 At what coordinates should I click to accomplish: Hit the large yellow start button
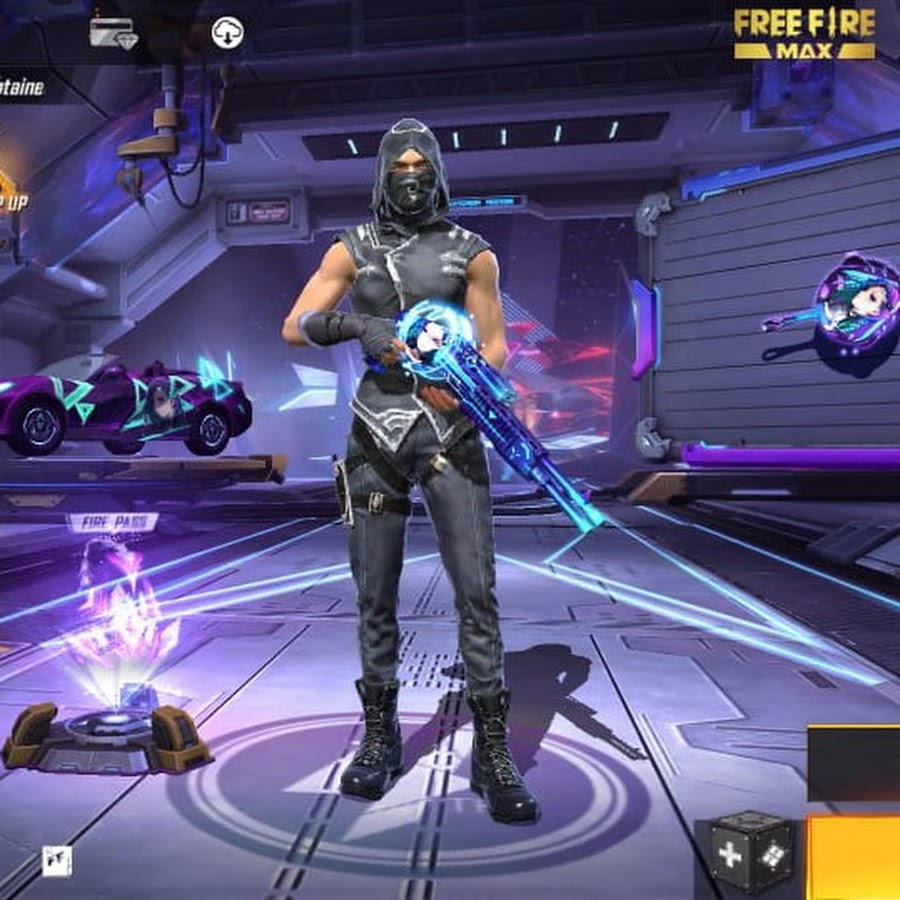[x=855, y=856]
